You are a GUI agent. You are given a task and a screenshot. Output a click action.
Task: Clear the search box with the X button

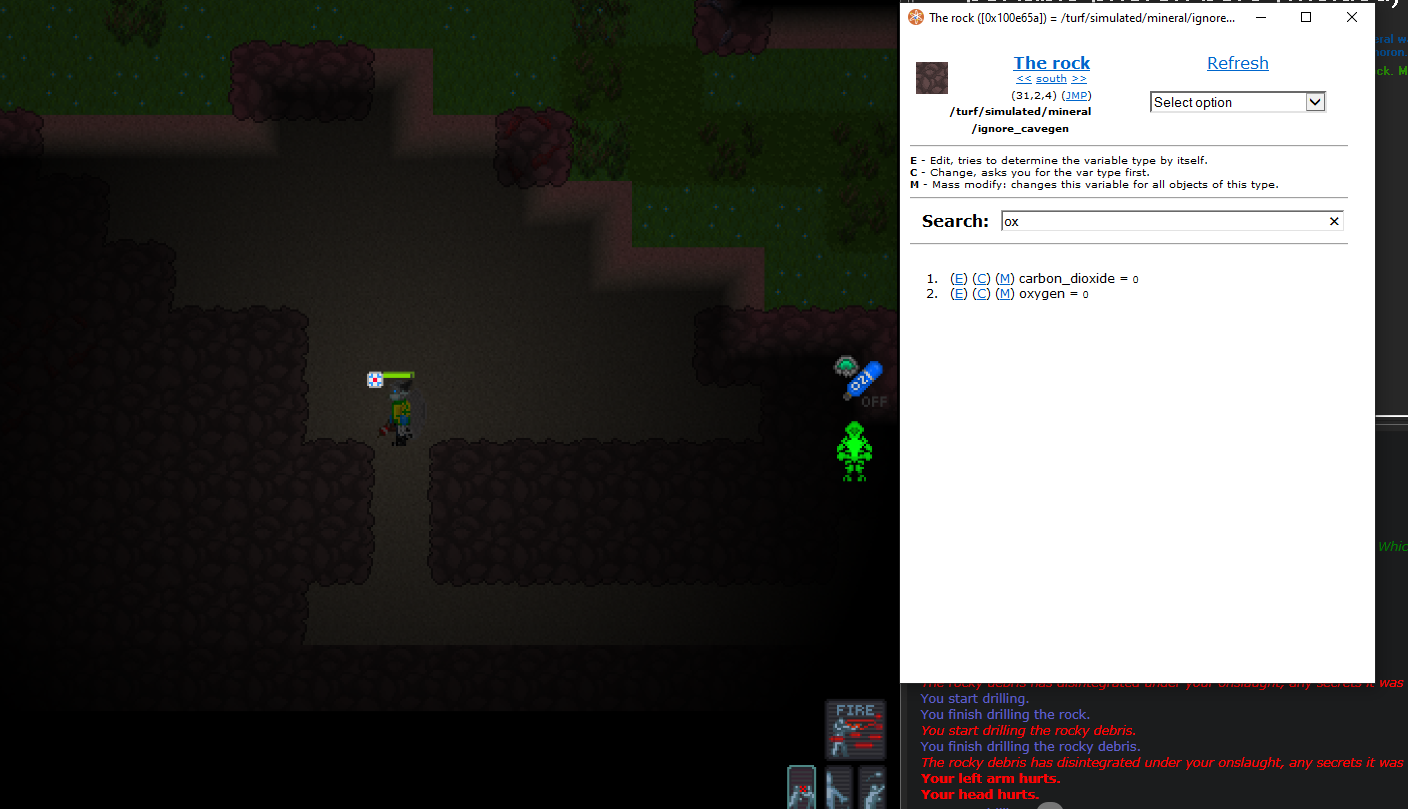(x=1334, y=221)
